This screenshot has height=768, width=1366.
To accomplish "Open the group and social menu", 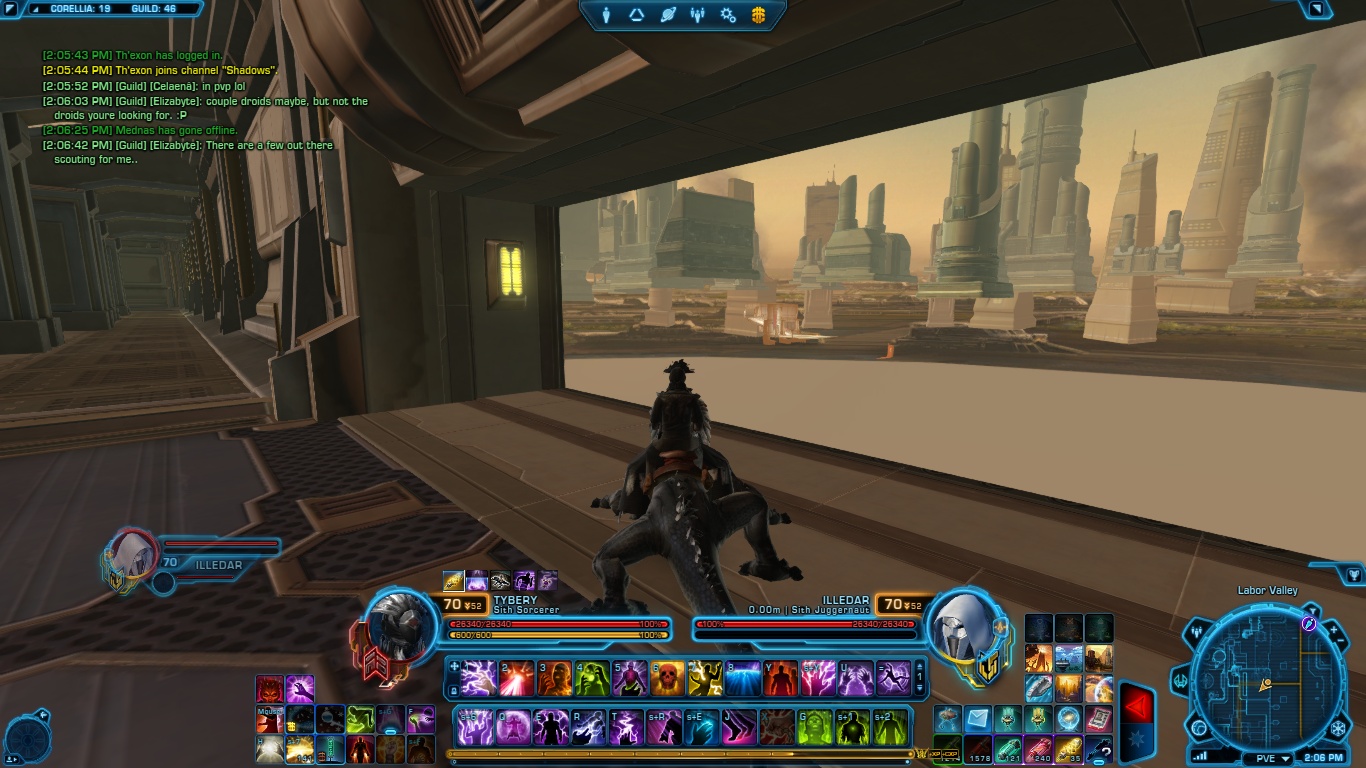I will [x=698, y=15].
